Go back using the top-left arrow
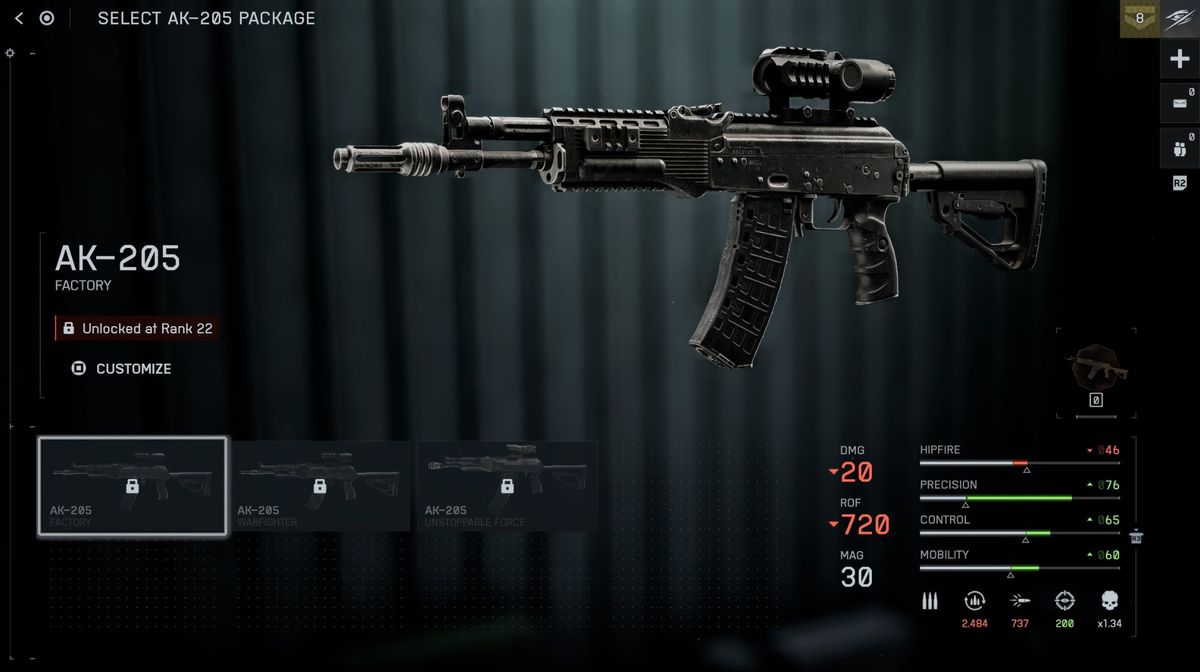The width and height of the screenshot is (1200, 672). (19, 18)
